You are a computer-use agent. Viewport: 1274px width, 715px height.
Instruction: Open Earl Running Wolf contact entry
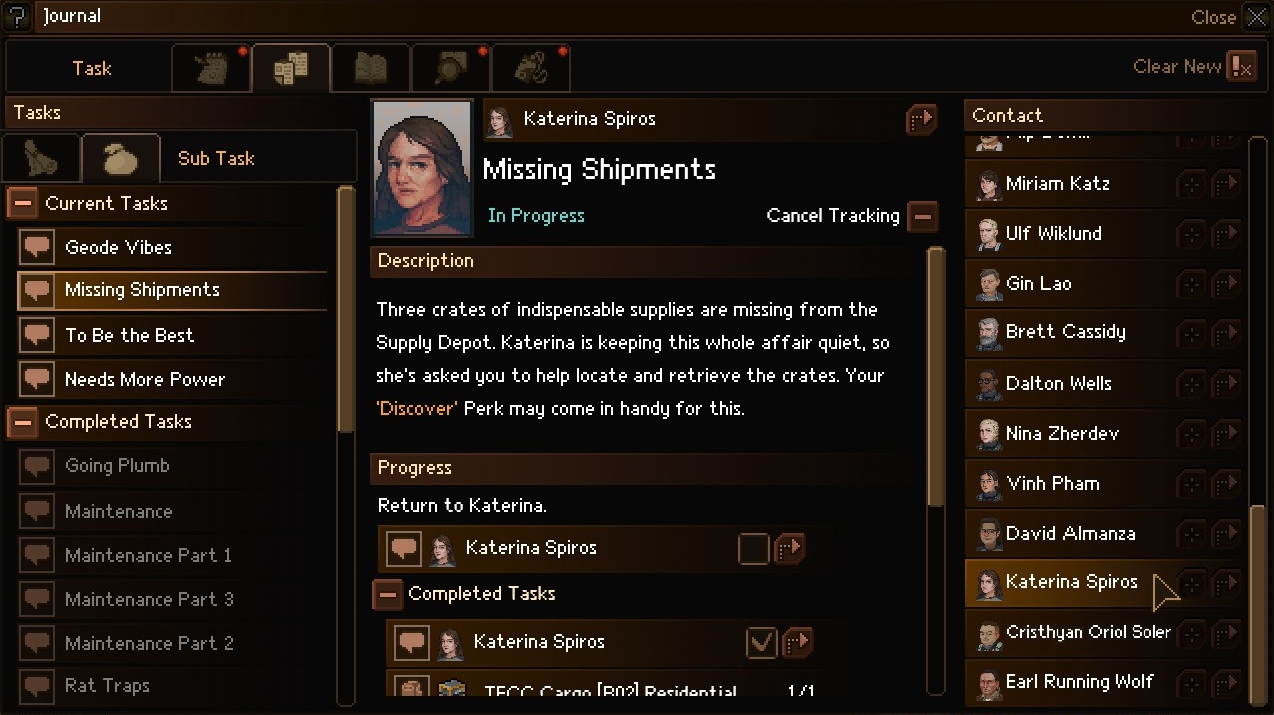coord(1079,682)
